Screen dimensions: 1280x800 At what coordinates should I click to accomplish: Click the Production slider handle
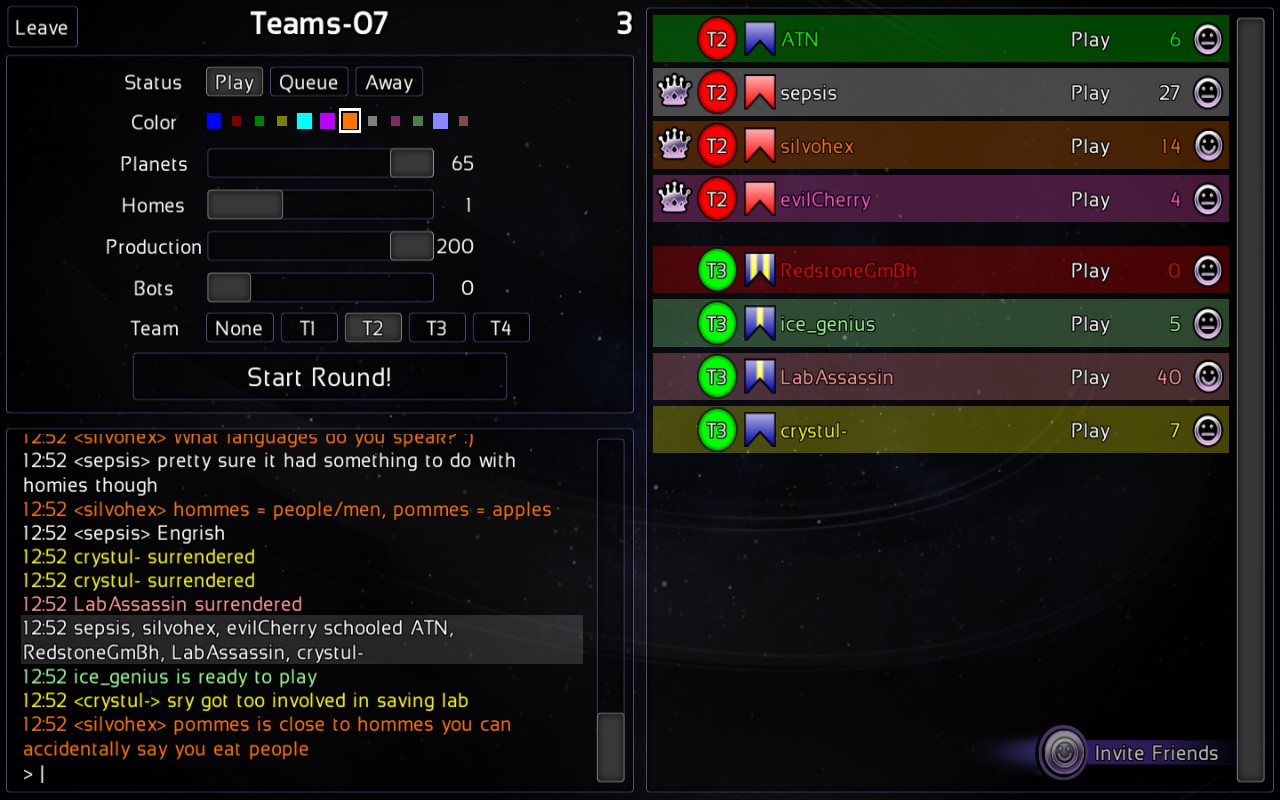pyautogui.click(x=411, y=246)
